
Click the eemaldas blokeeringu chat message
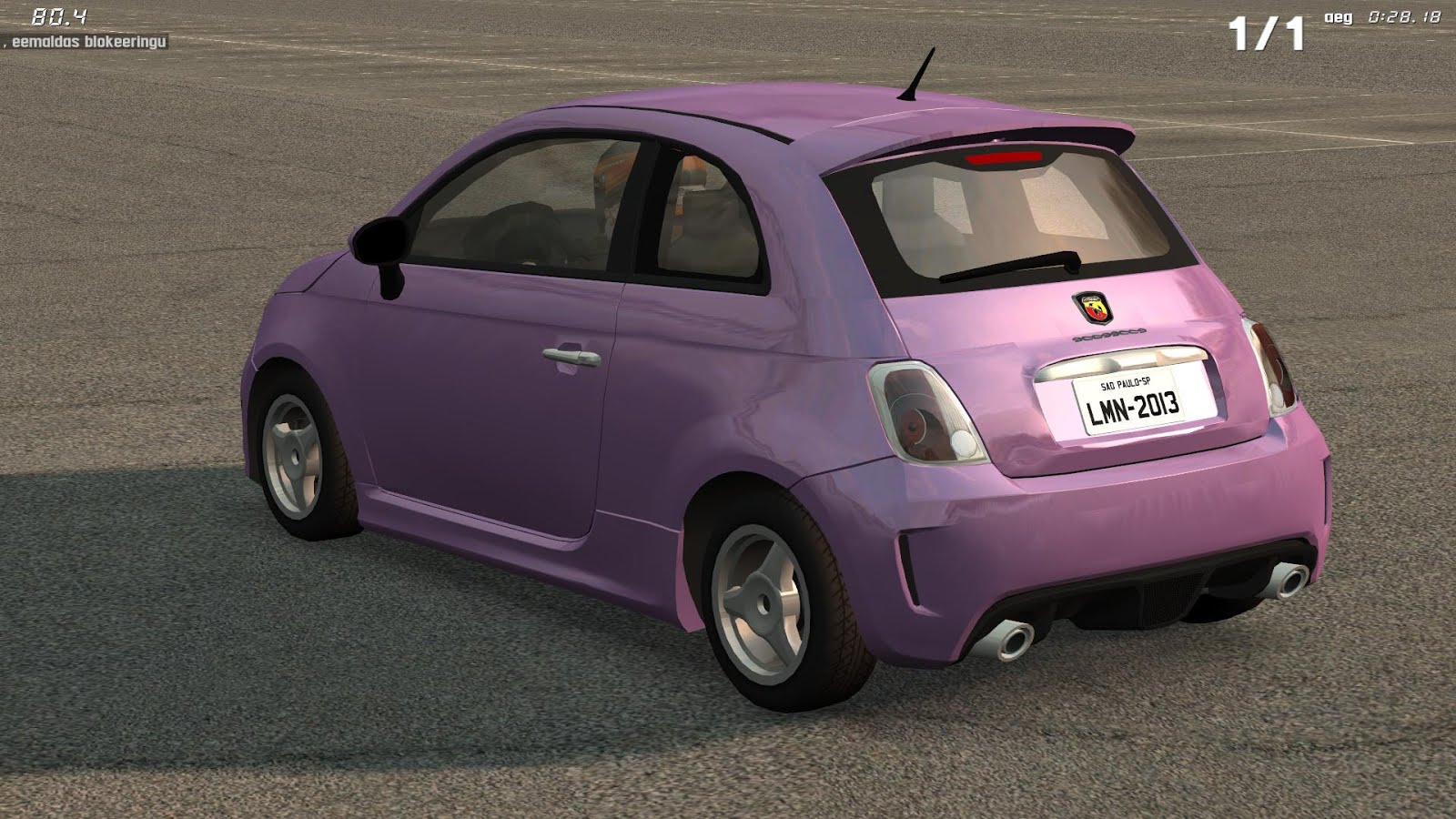point(86,40)
